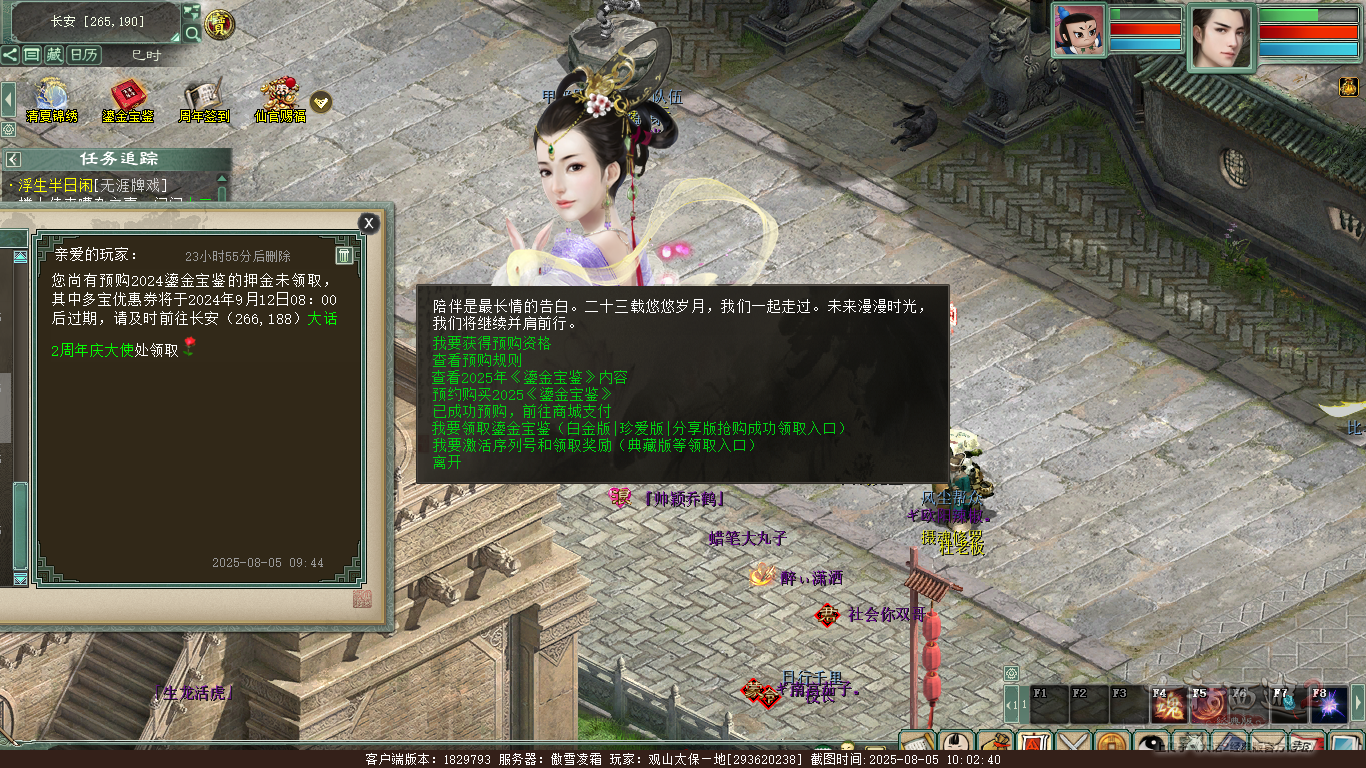Activate the F8 purple burst skill
The image size is (1366, 768).
pyautogui.click(x=1328, y=704)
